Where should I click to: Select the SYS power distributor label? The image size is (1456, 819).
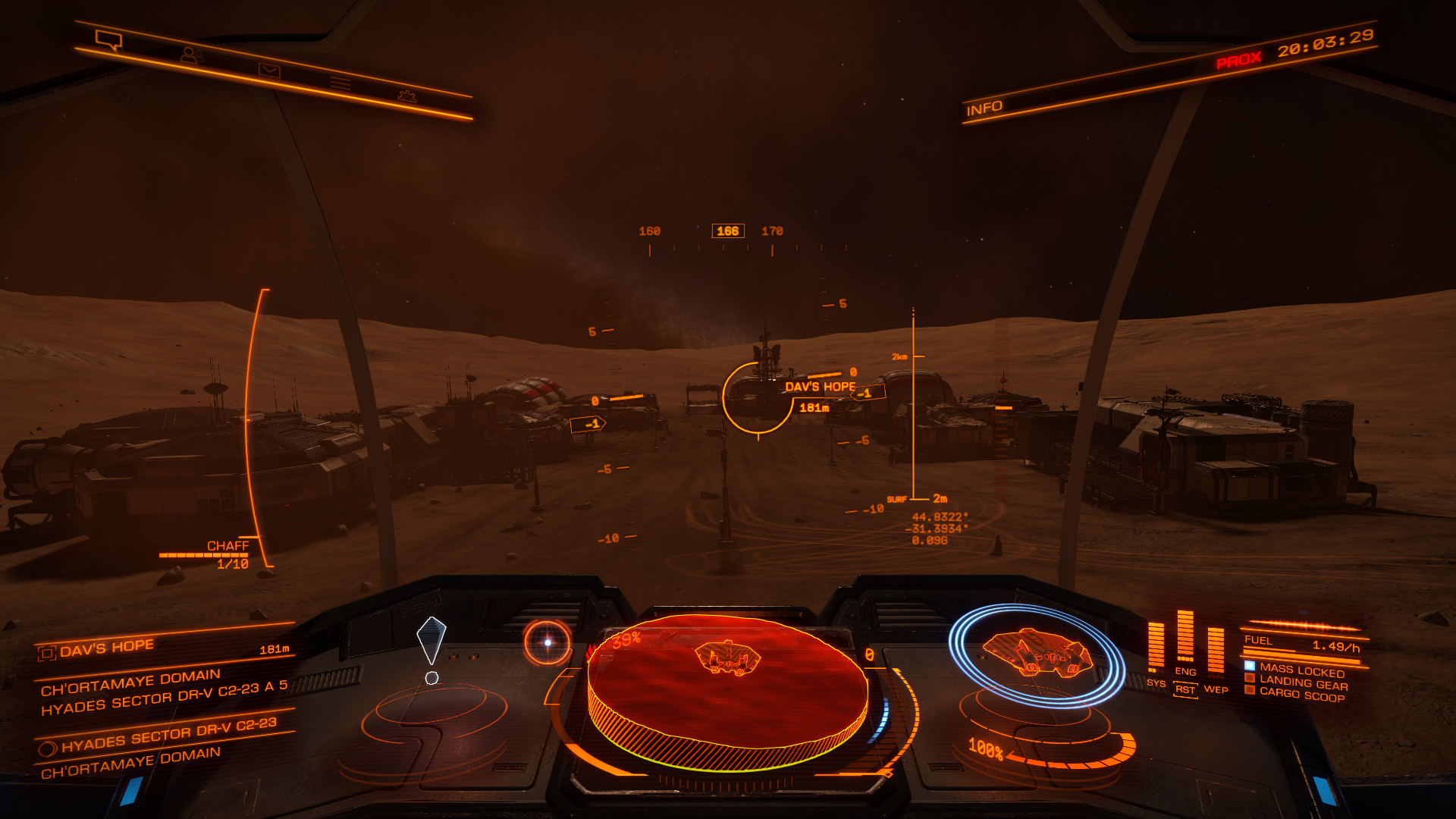(1156, 683)
